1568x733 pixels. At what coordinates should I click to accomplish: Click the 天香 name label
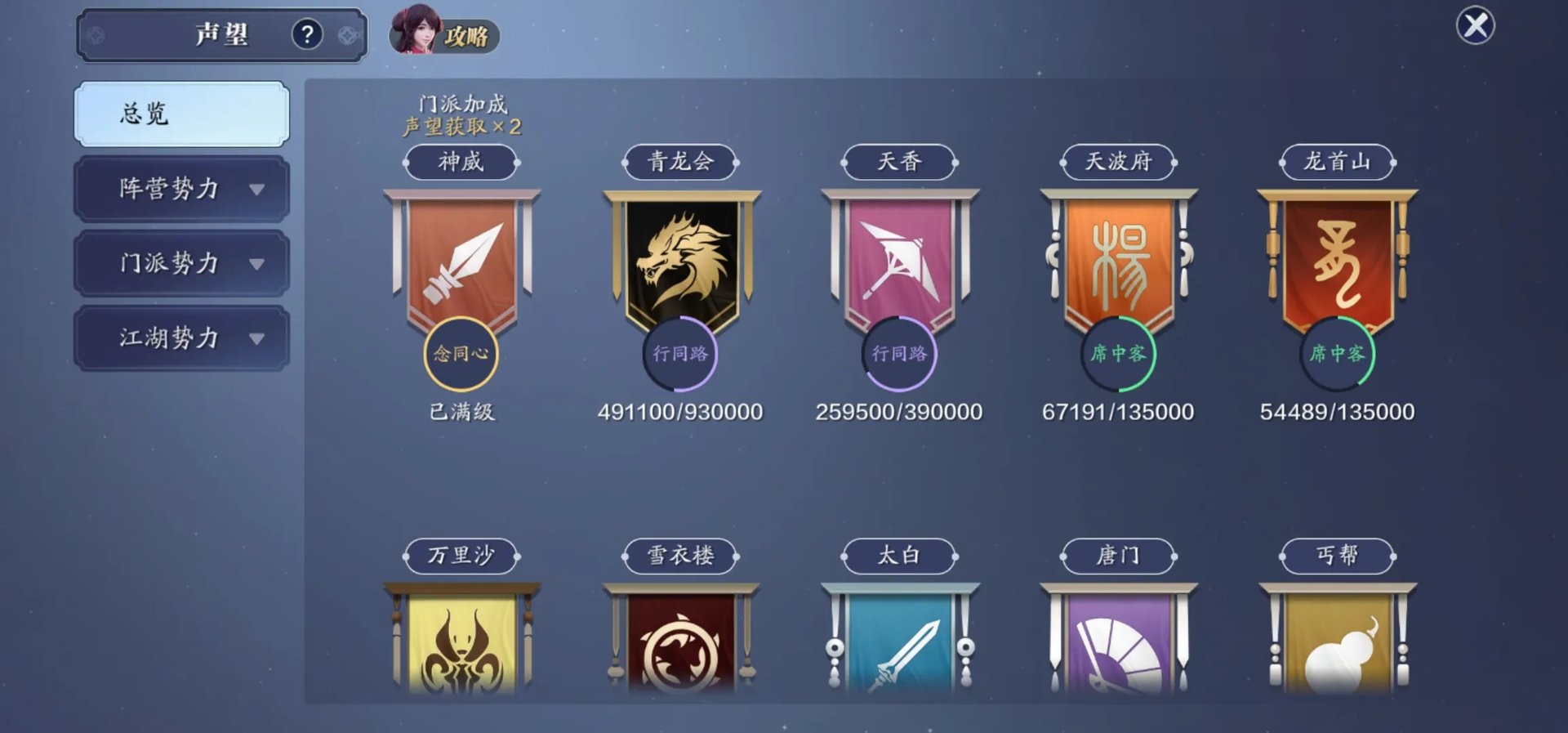tap(899, 162)
